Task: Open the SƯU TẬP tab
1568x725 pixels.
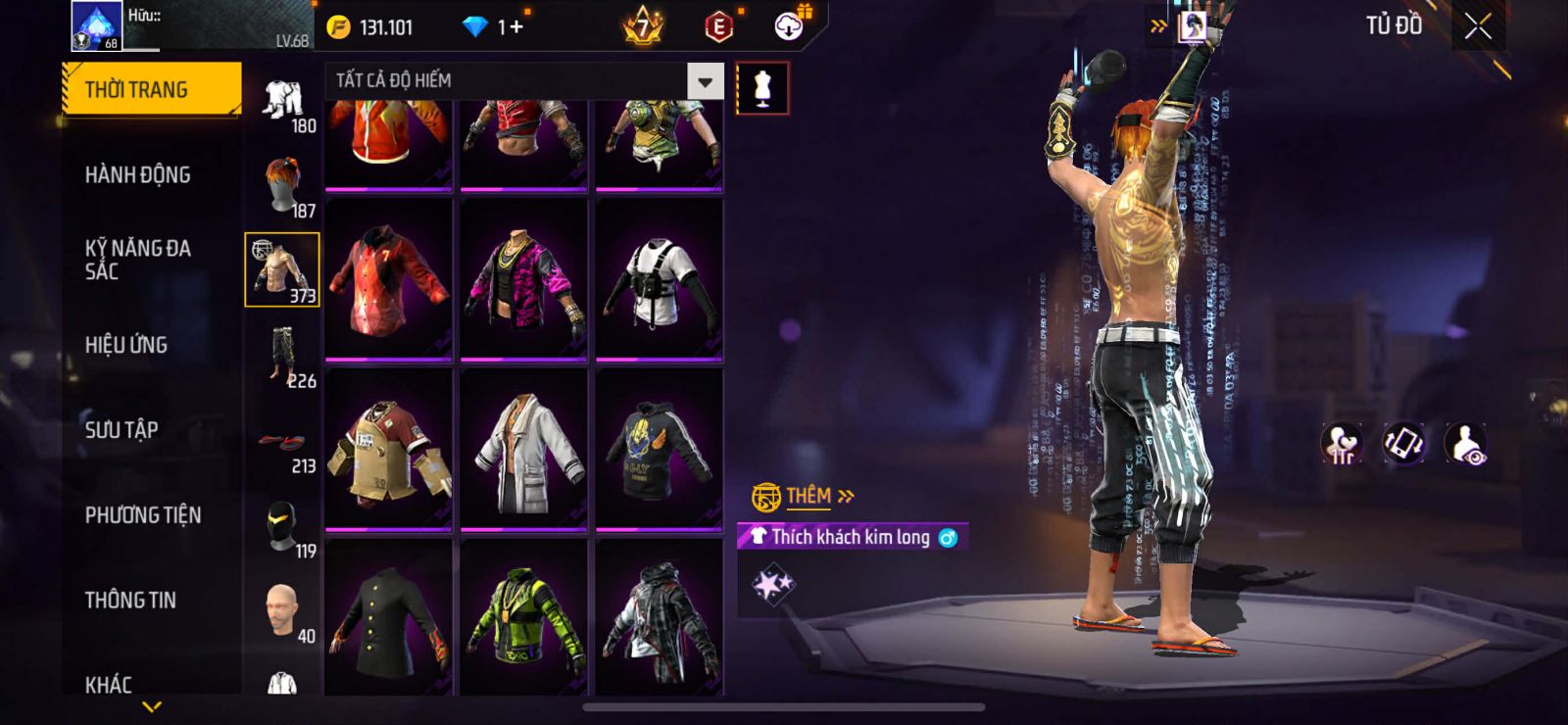Action: coord(122,430)
